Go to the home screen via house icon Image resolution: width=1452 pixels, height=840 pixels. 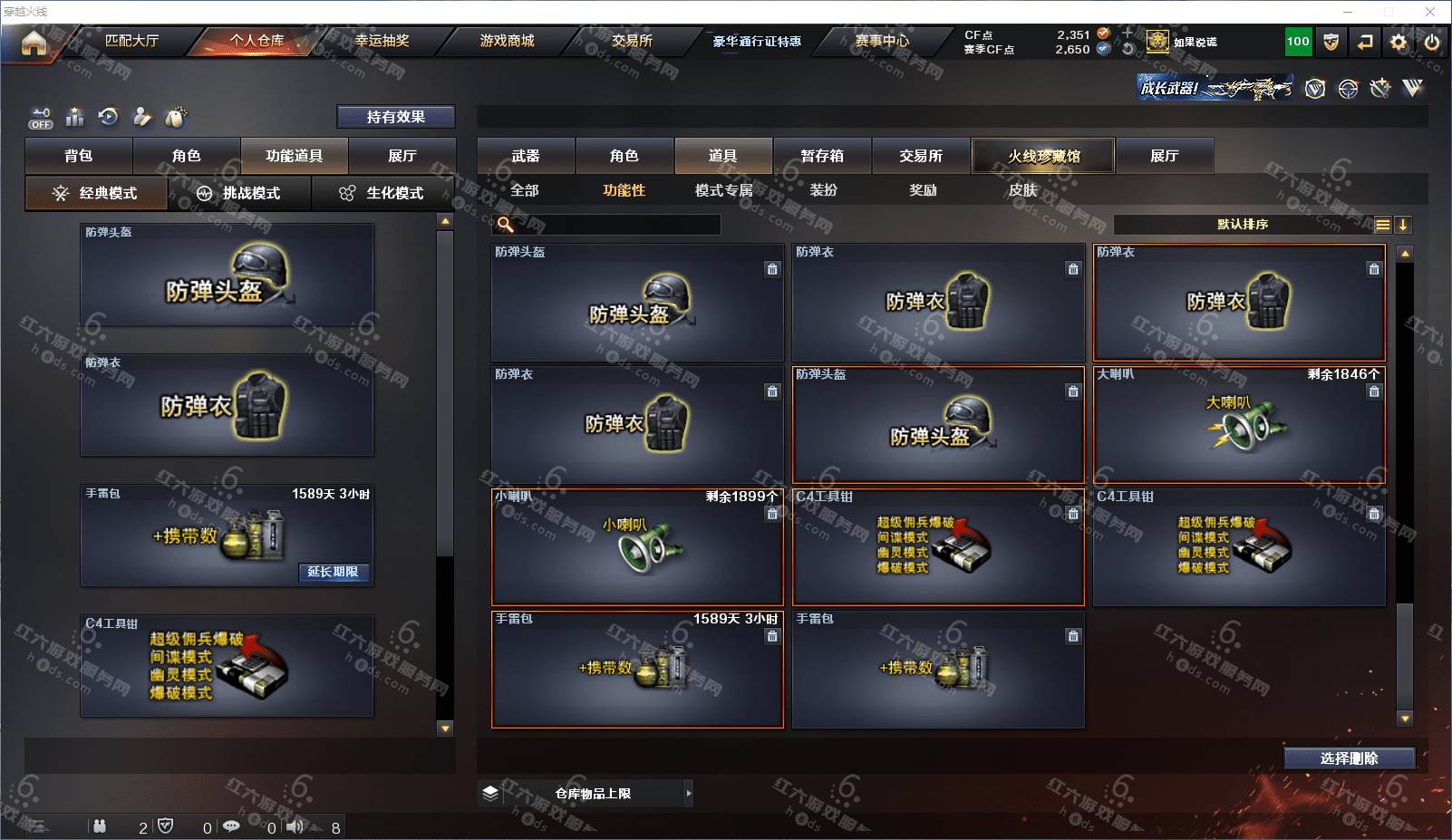tap(34, 42)
